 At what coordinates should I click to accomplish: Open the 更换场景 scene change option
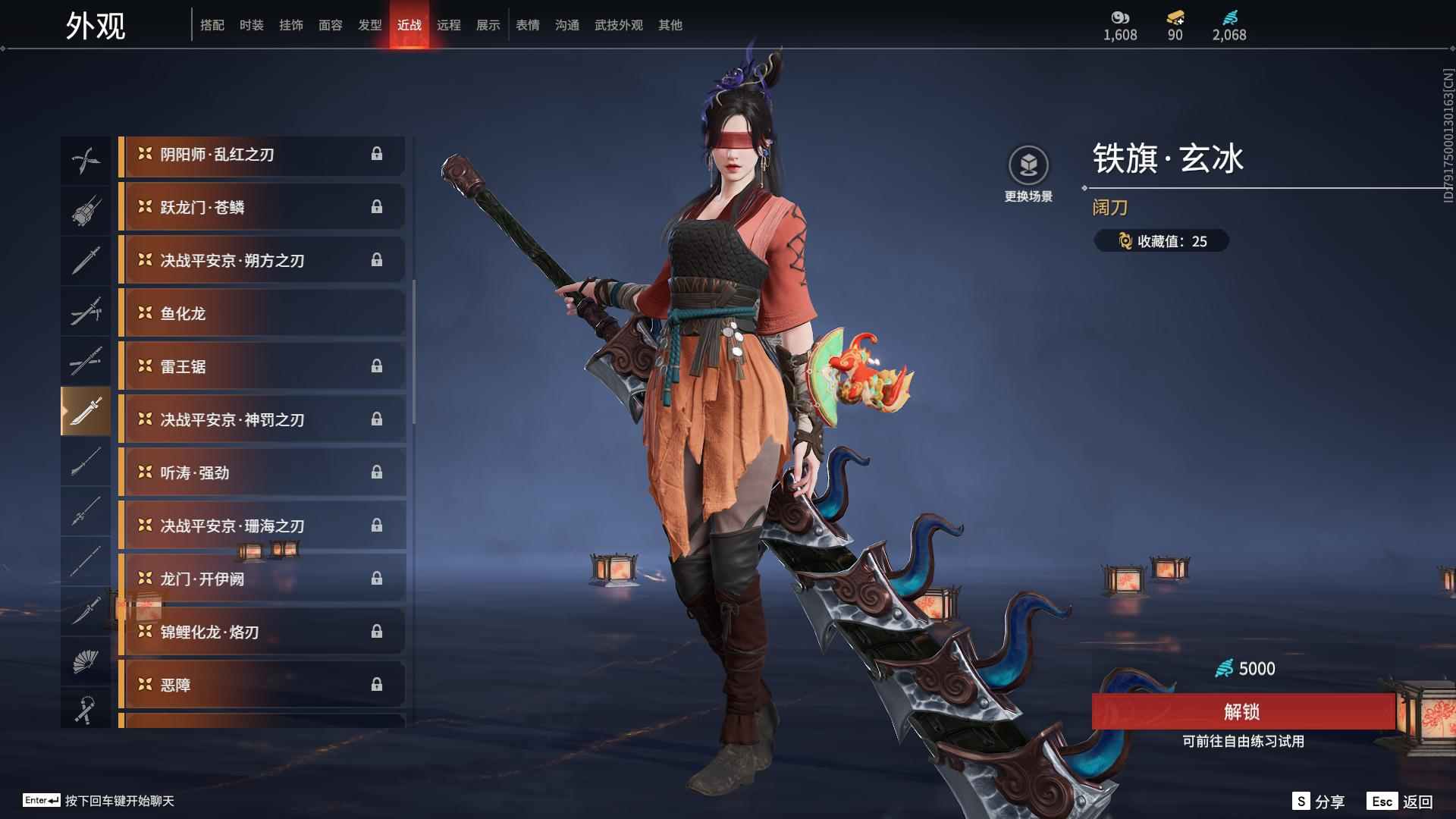(x=1028, y=174)
